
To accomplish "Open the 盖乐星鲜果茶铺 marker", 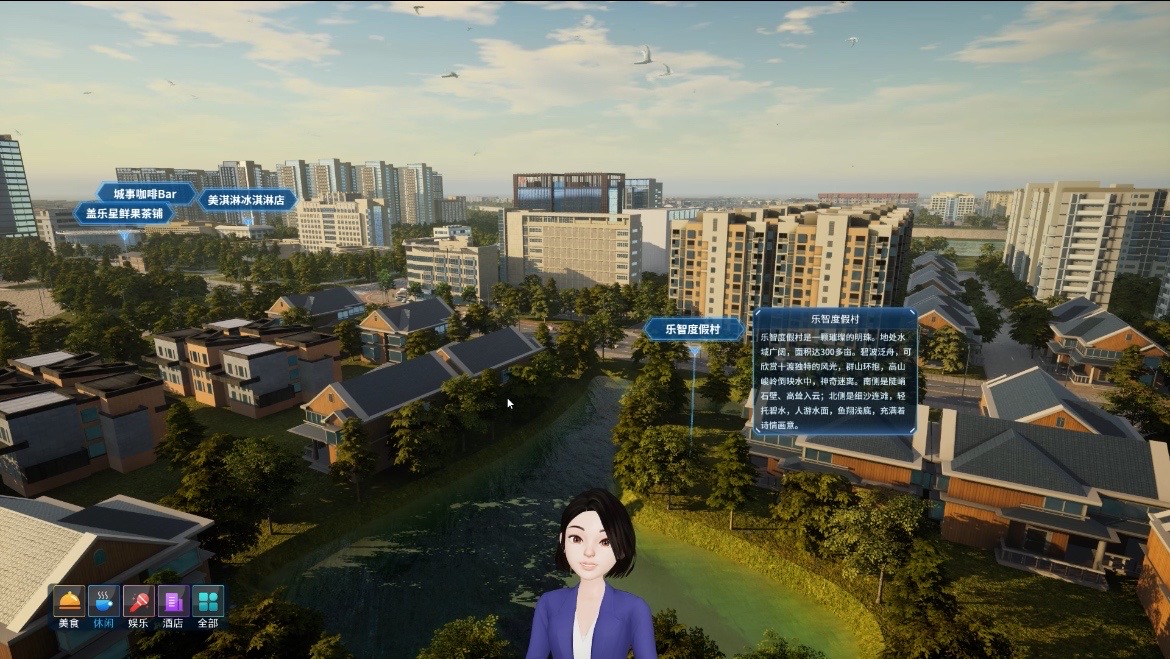I will click(x=124, y=214).
